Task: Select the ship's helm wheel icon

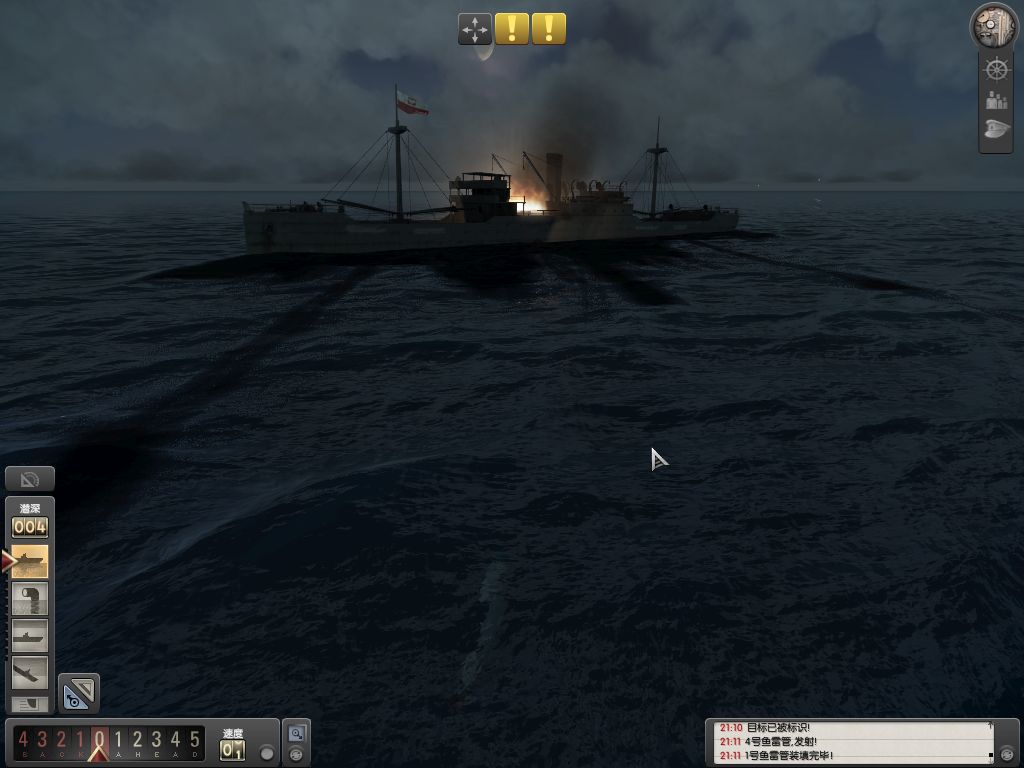Action: [x=996, y=69]
